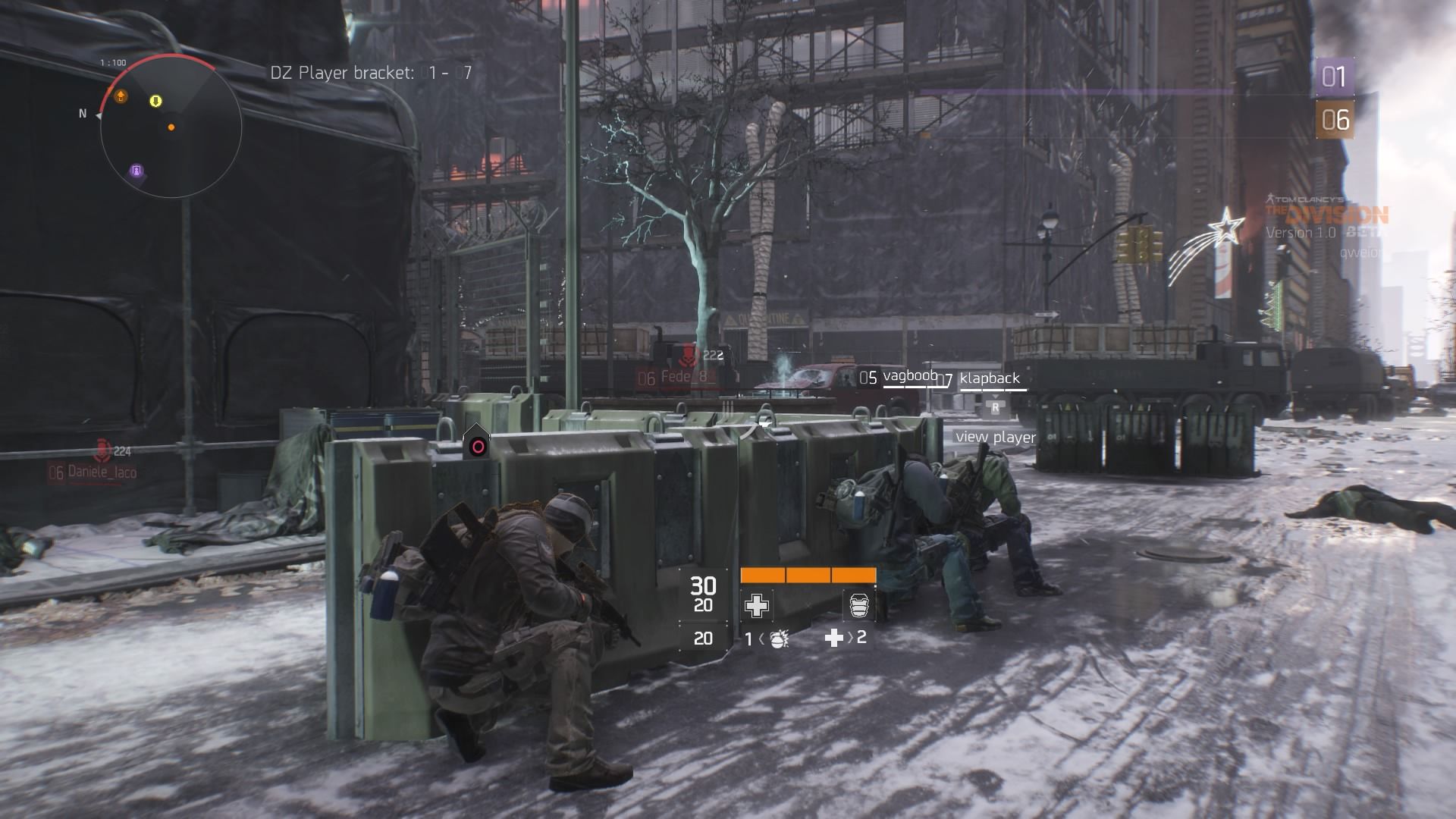This screenshot has width=1456, height=819.
Task: Activate the ballistic shield skill icon
Action: (858, 605)
